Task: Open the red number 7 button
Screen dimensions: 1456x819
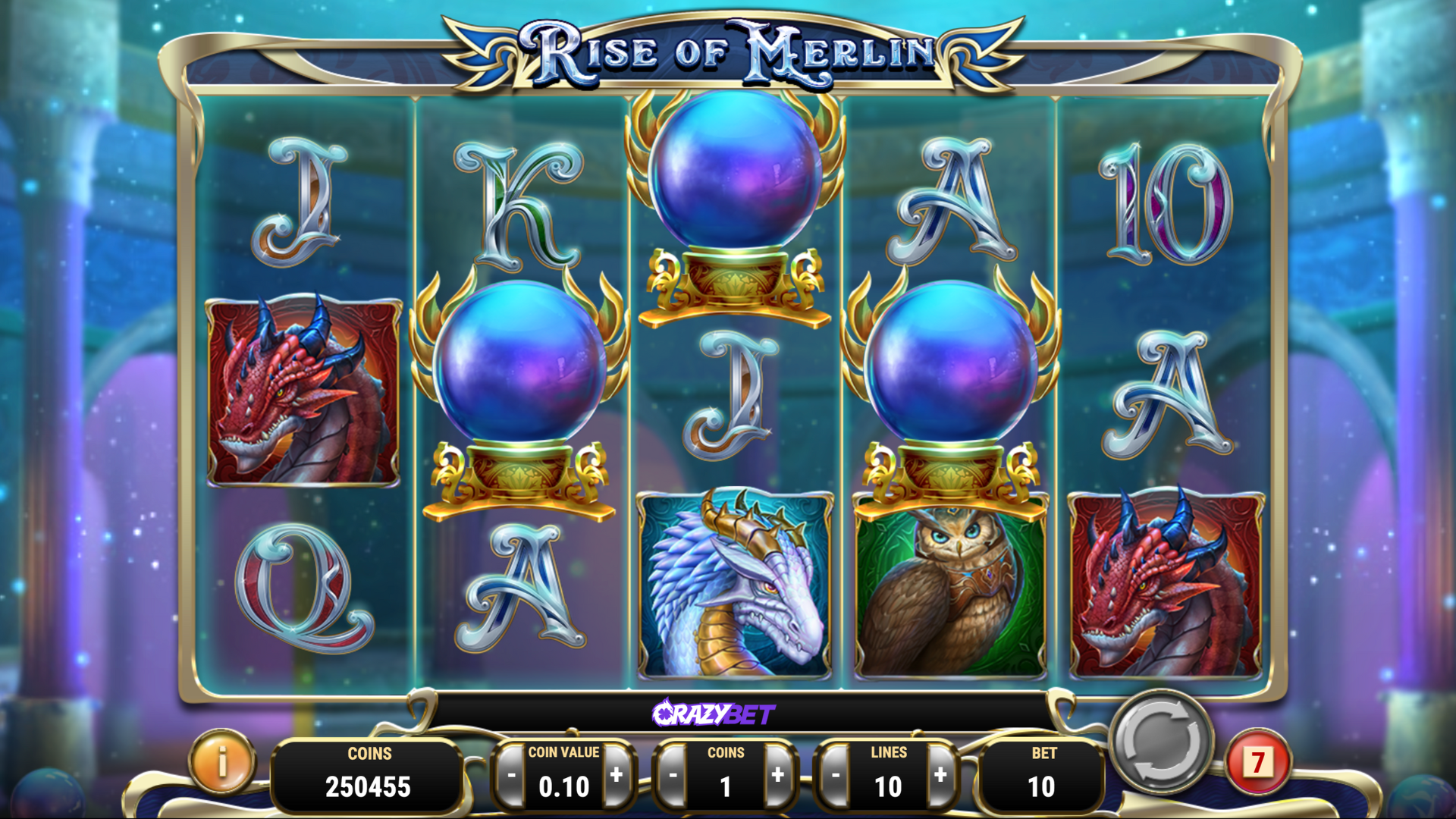Action: pyautogui.click(x=1258, y=762)
